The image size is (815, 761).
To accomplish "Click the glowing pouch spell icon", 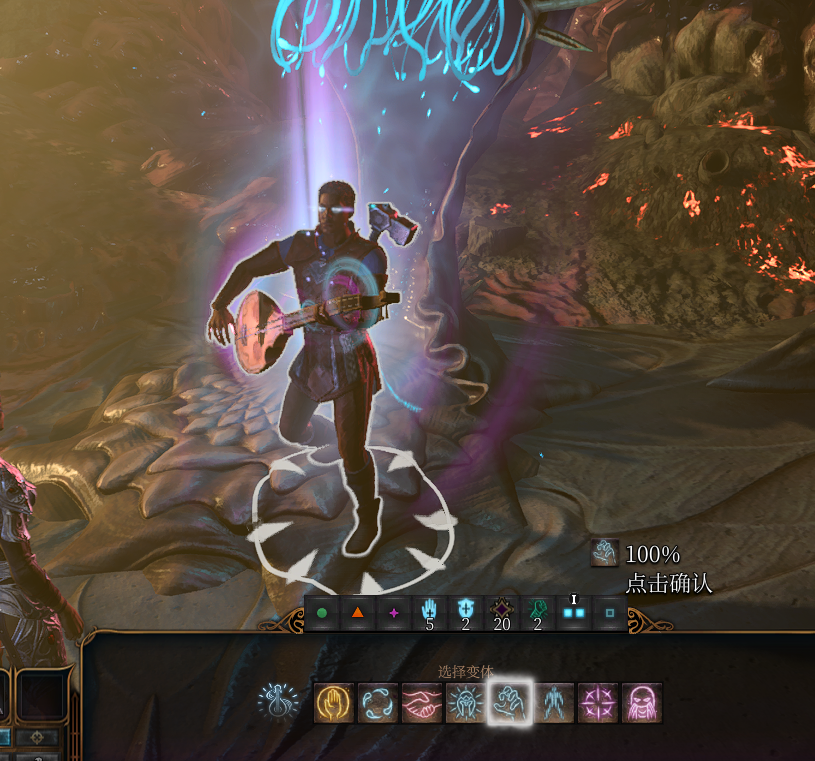I will tap(278, 702).
